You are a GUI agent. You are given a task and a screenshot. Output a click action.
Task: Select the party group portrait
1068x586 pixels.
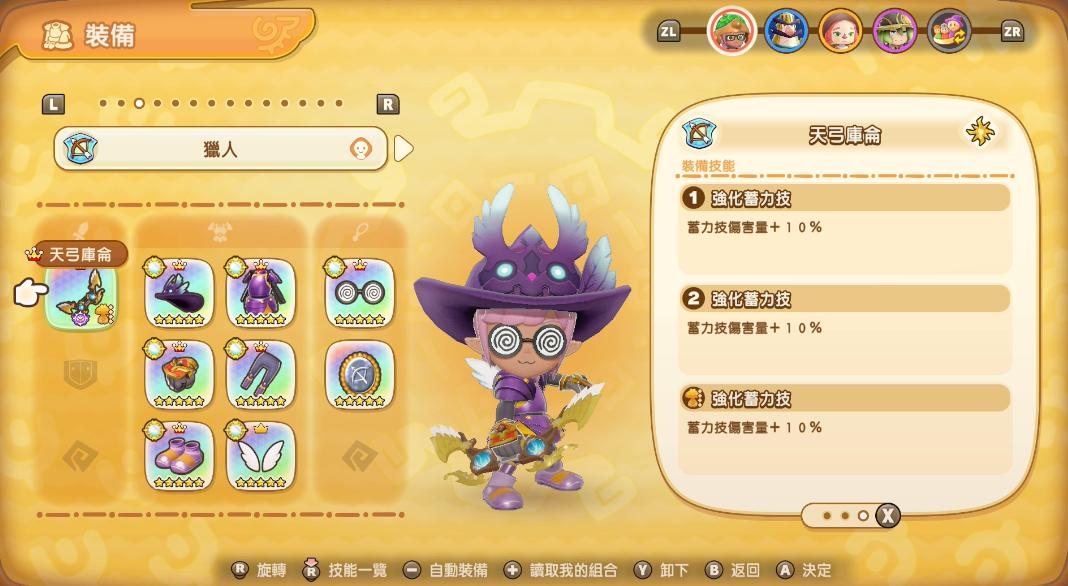(x=948, y=31)
